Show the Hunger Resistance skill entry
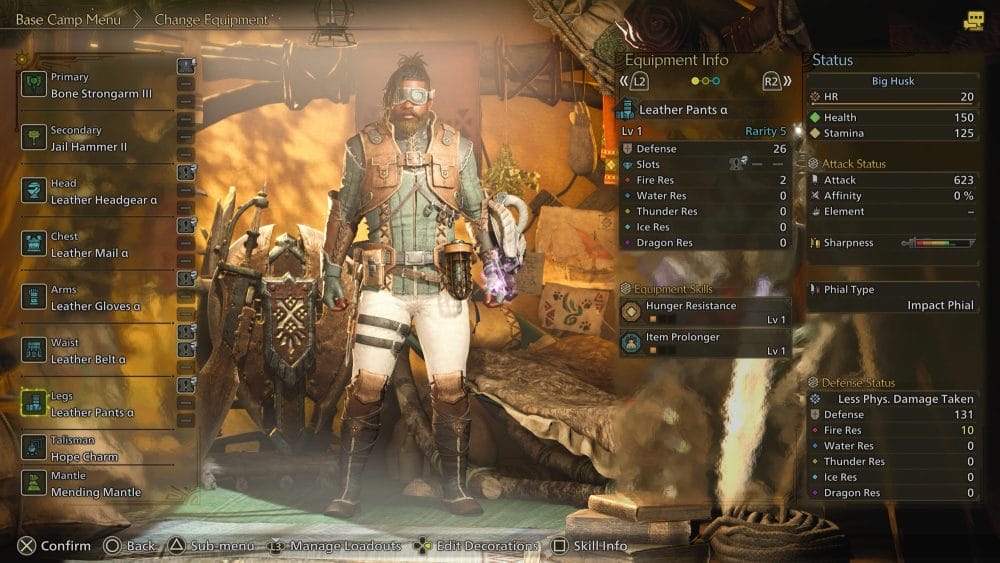 click(704, 312)
